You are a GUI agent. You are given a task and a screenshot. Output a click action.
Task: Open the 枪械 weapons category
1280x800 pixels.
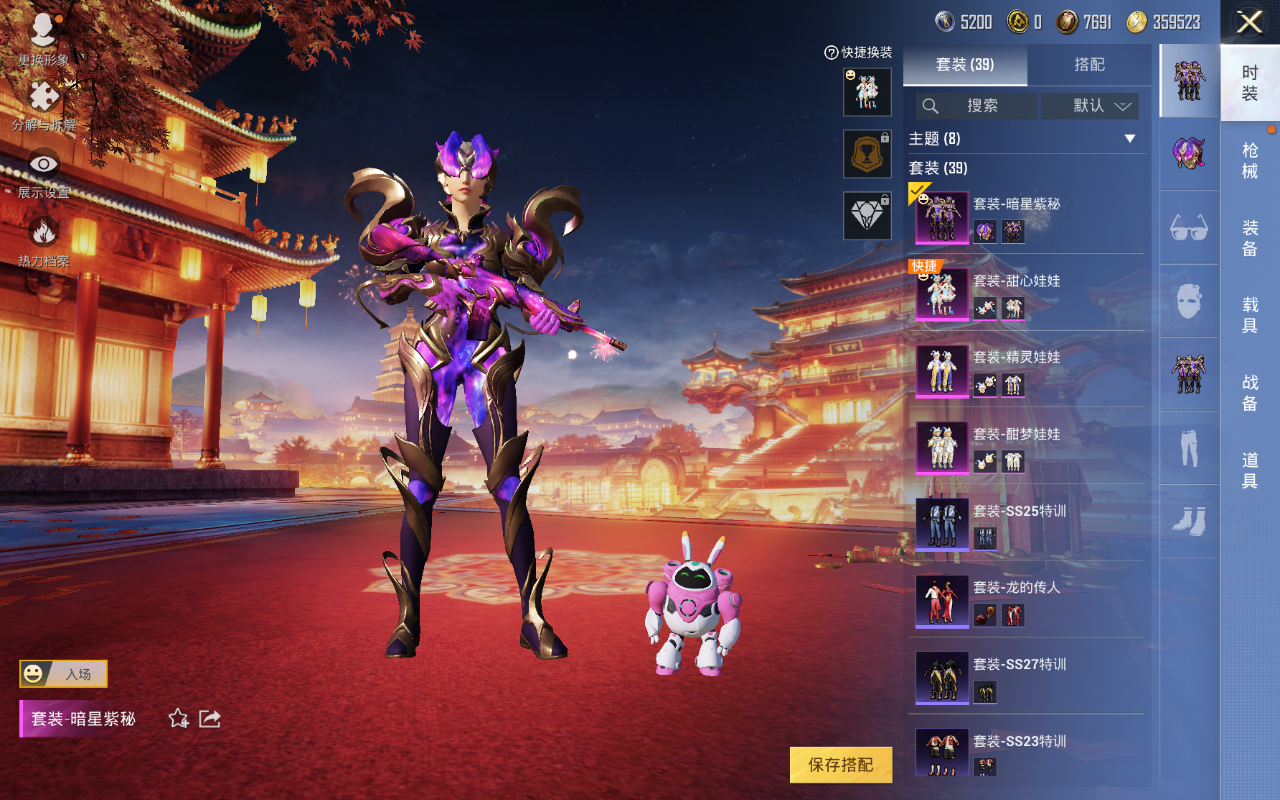tap(1250, 161)
